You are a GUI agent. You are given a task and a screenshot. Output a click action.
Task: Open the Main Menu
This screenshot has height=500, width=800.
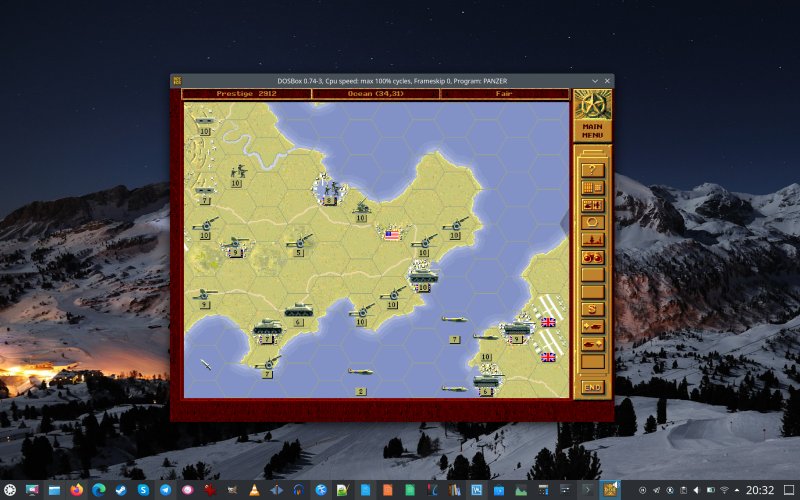click(x=592, y=130)
